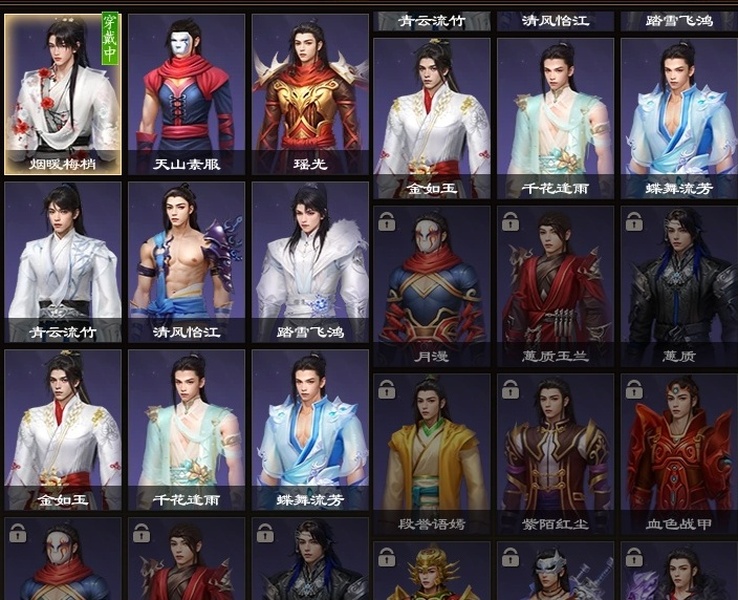Select the locked 段誉语嫣 yellow robe costume
The image size is (738, 600).
pyautogui.click(x=431, y=453)
